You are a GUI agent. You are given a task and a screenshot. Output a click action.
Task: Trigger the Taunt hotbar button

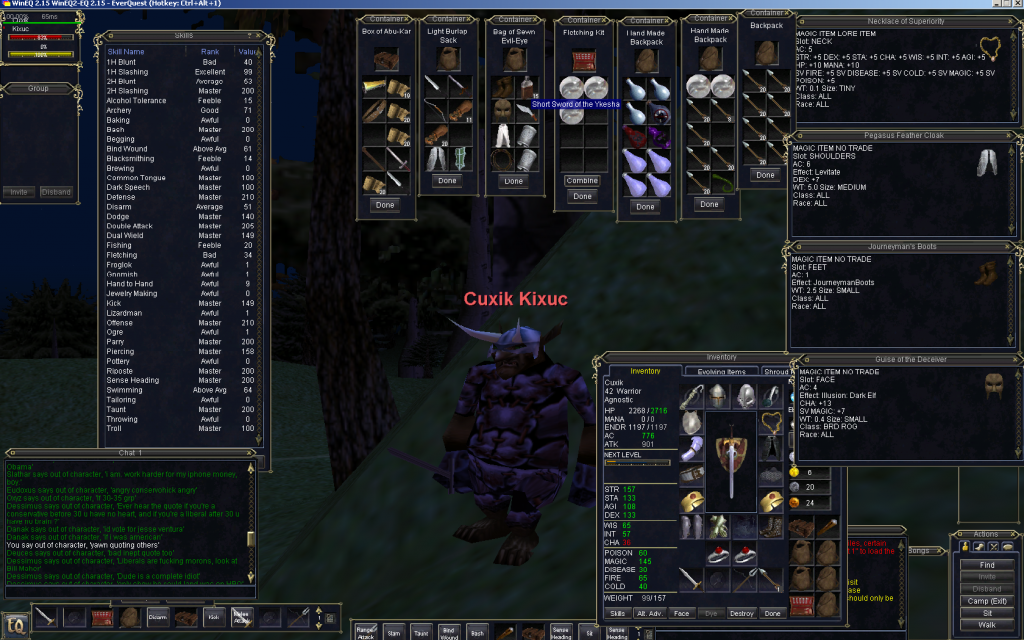point(421,630)
